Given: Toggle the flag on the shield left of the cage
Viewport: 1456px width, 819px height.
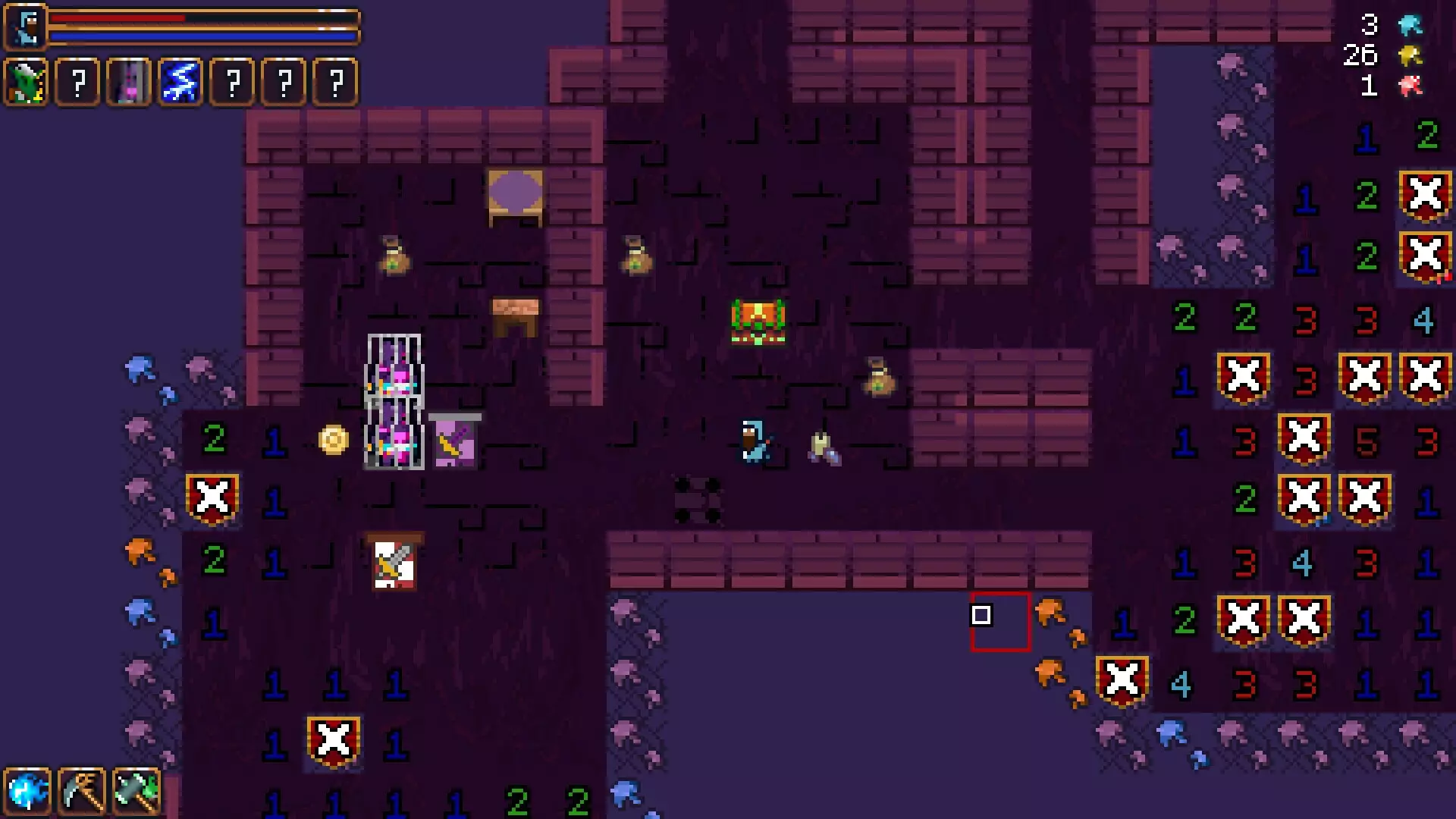Looking at the screenshot, I should tap(213, 498).
